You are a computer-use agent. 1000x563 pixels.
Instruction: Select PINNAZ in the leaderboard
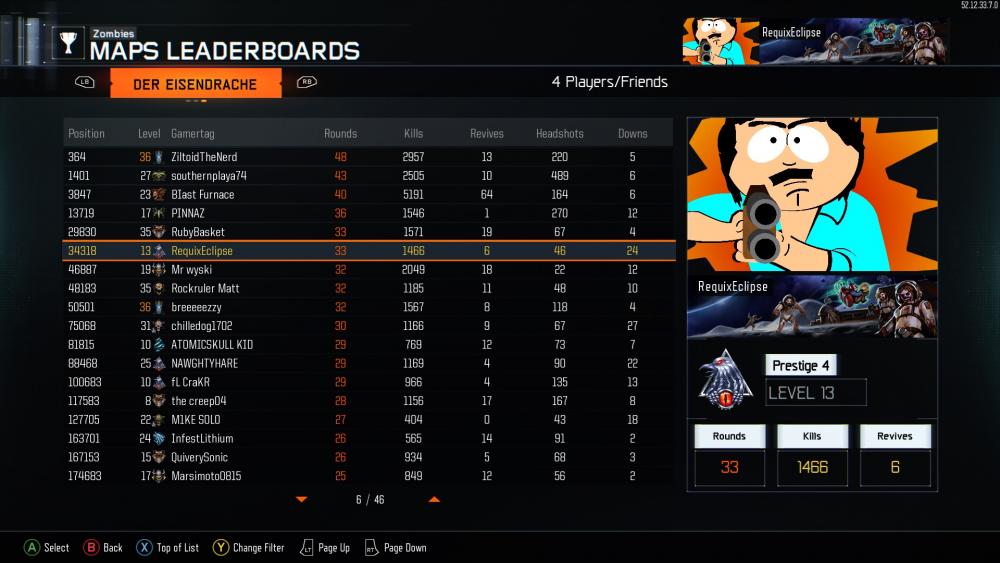click(368, 213)
